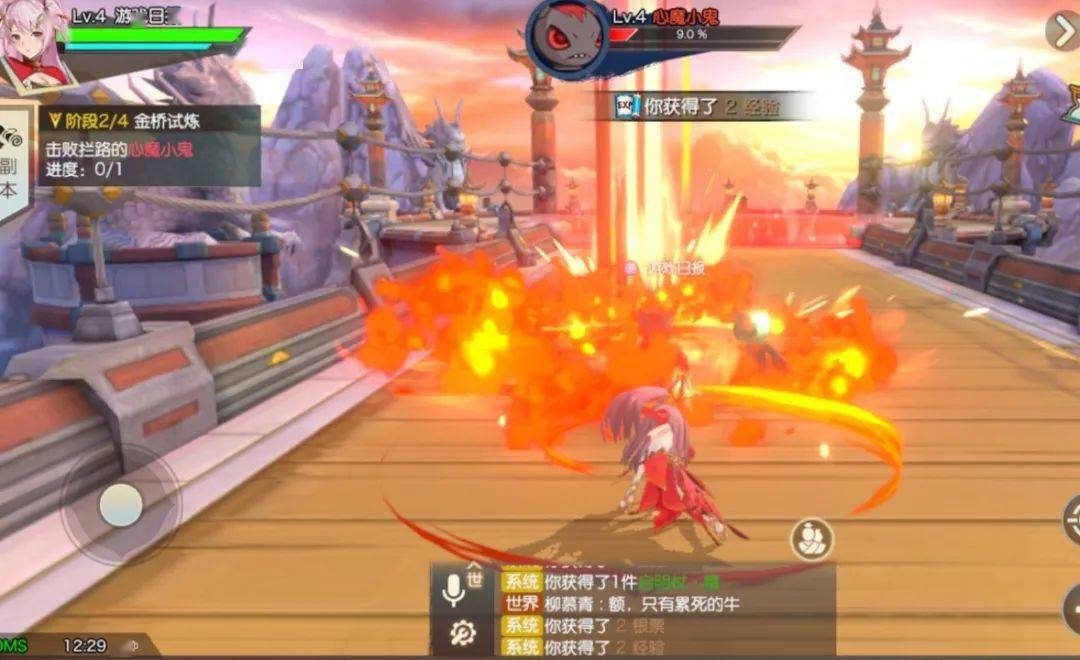This screenshot has height=660, width=1080.
Task: Expand the top-right arrow button
Action: click(x=1062, y=31)
